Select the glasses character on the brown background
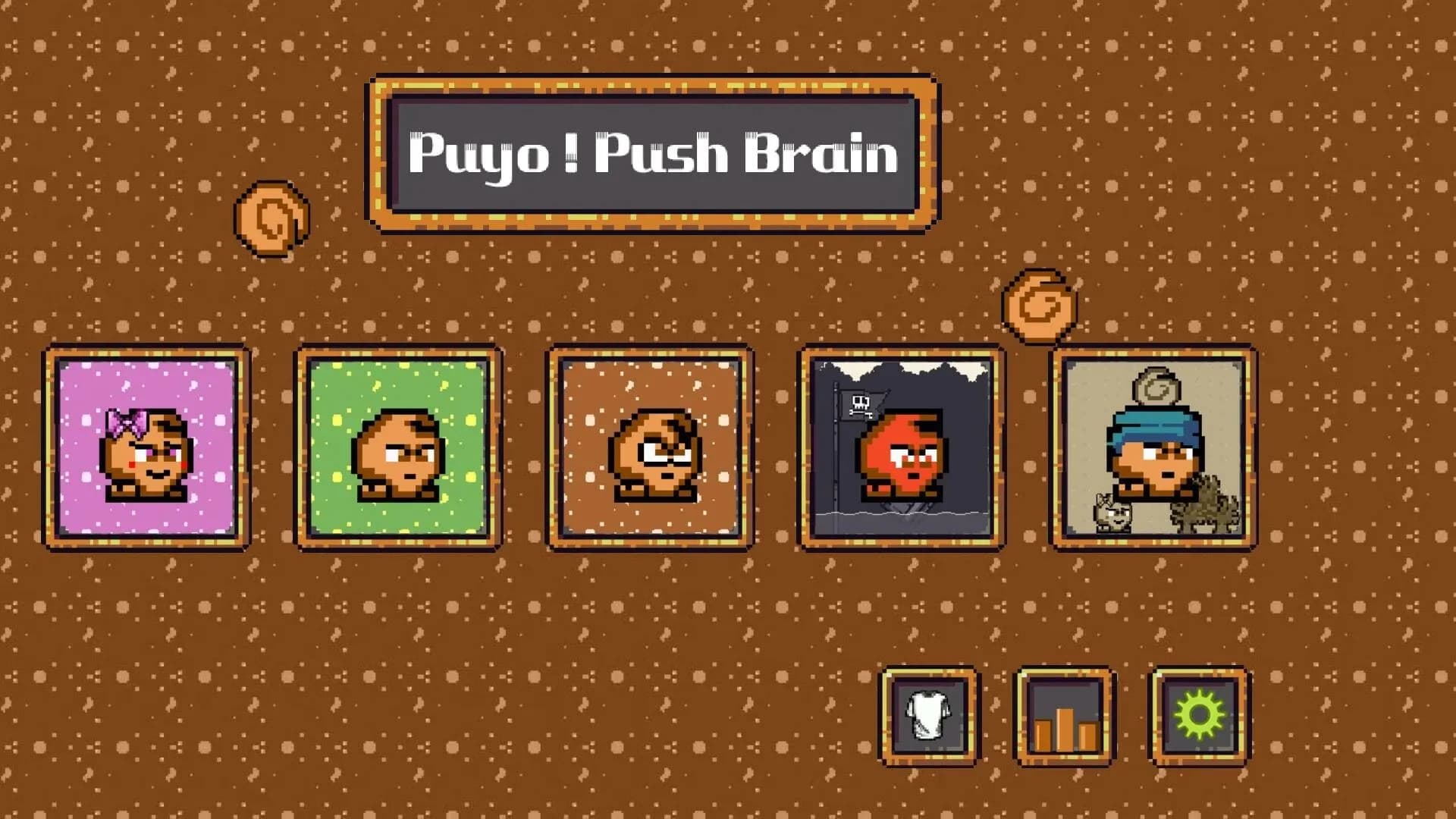Screen dimensions: 1456x819 pyautogui.click(x=652, y=455)
